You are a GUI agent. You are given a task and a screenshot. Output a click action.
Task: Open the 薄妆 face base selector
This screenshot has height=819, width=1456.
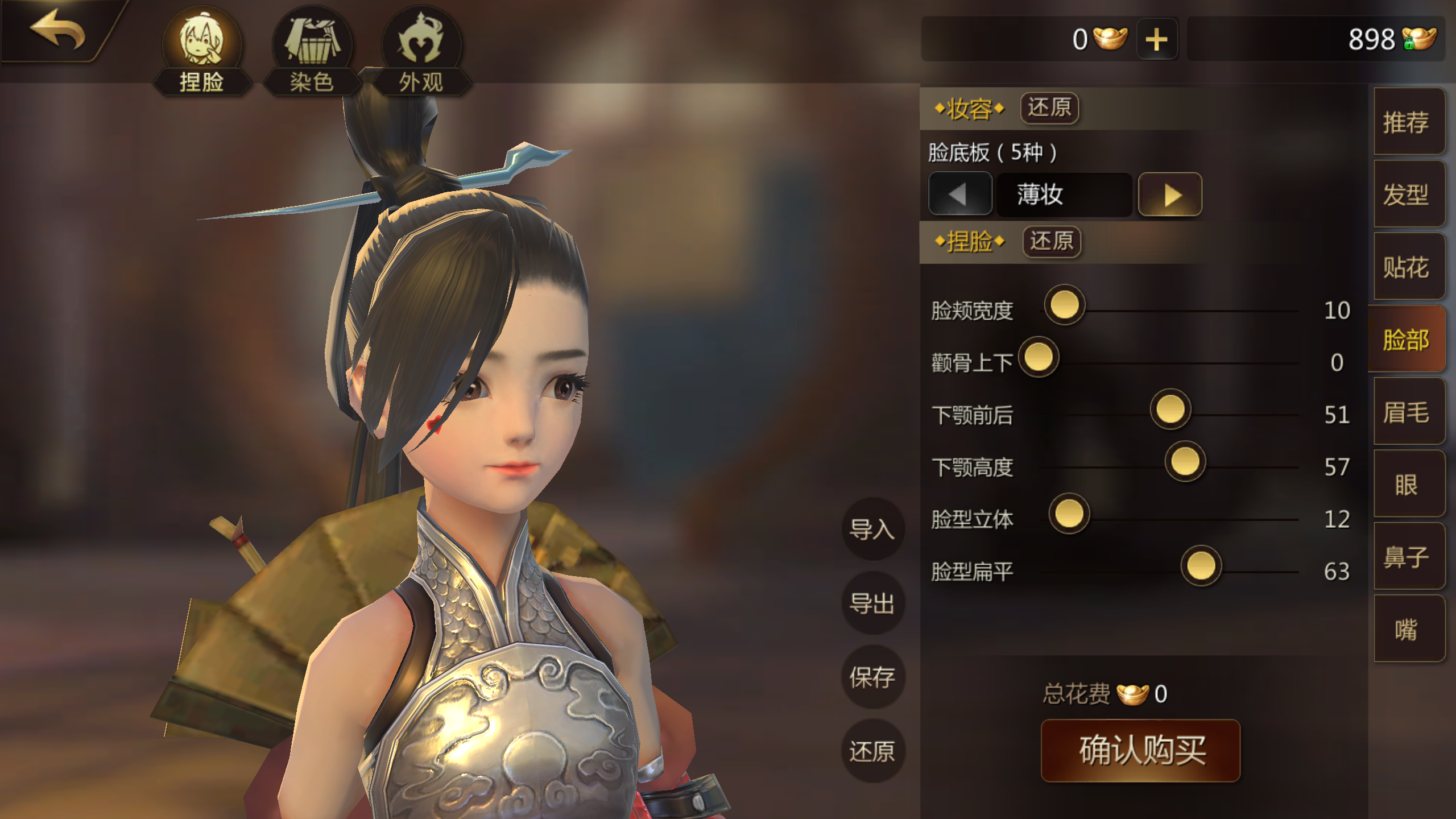tap(1064, 194)
